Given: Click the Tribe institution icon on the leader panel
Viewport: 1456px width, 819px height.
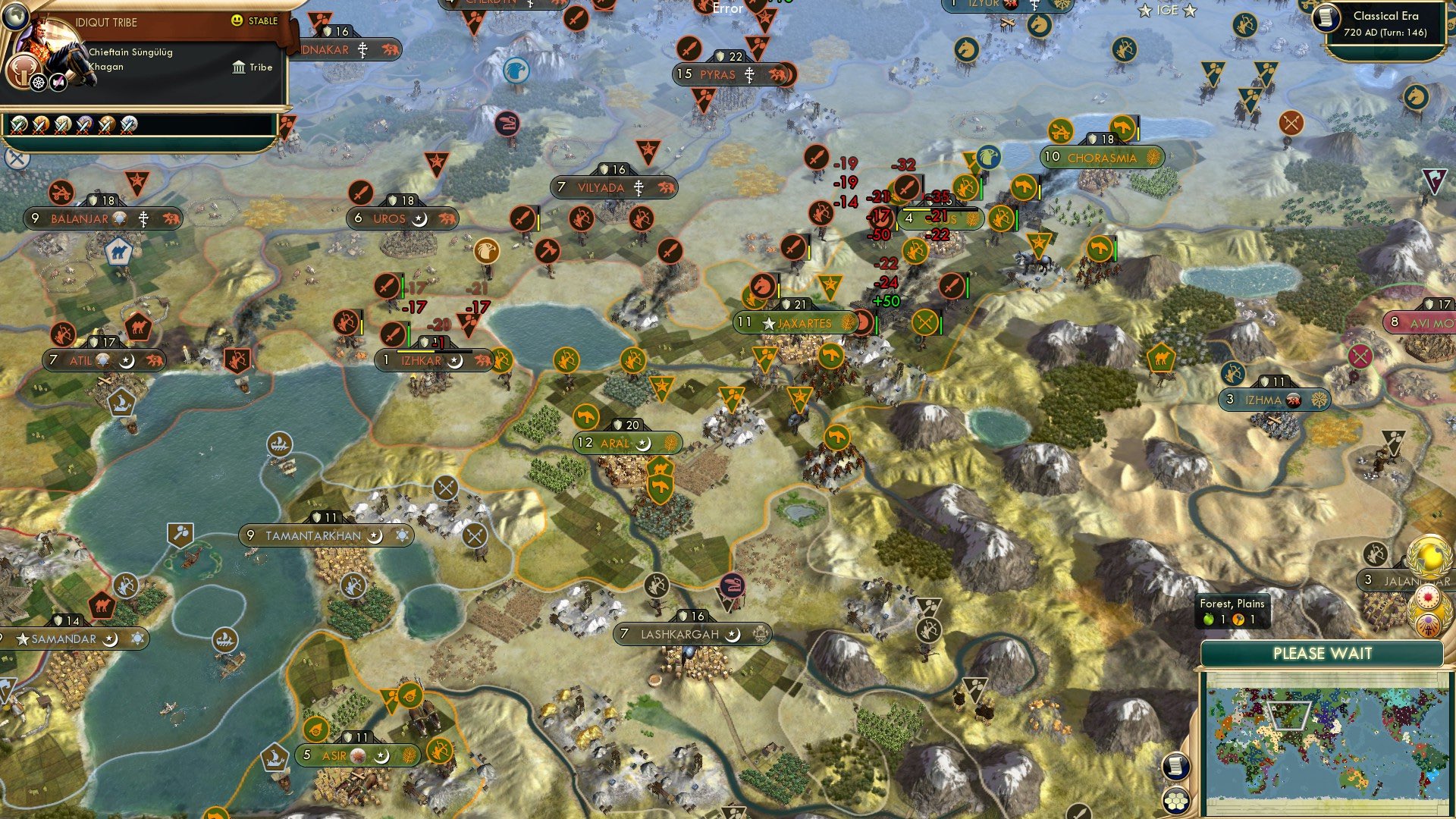Looking at the screenshot, I should point(238,67).
